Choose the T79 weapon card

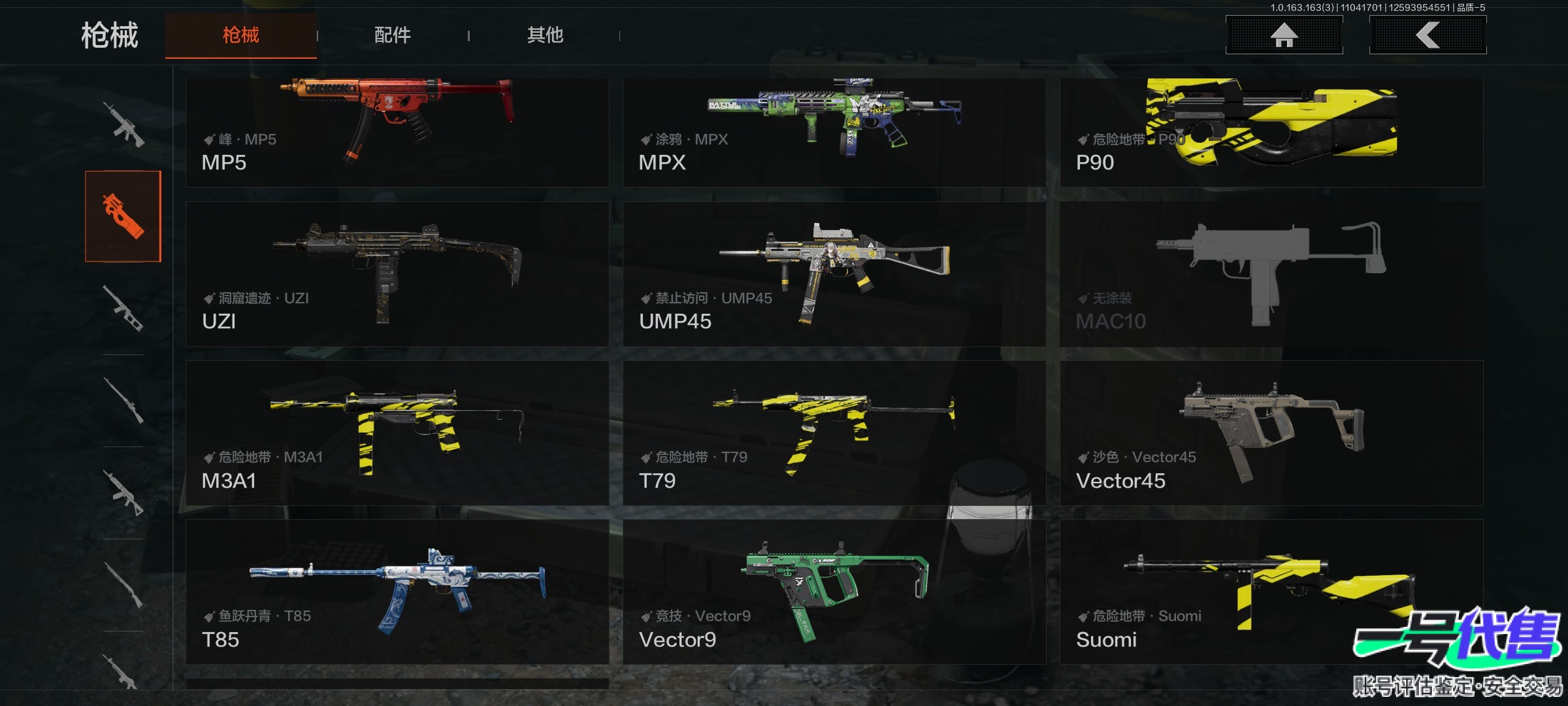834,433
